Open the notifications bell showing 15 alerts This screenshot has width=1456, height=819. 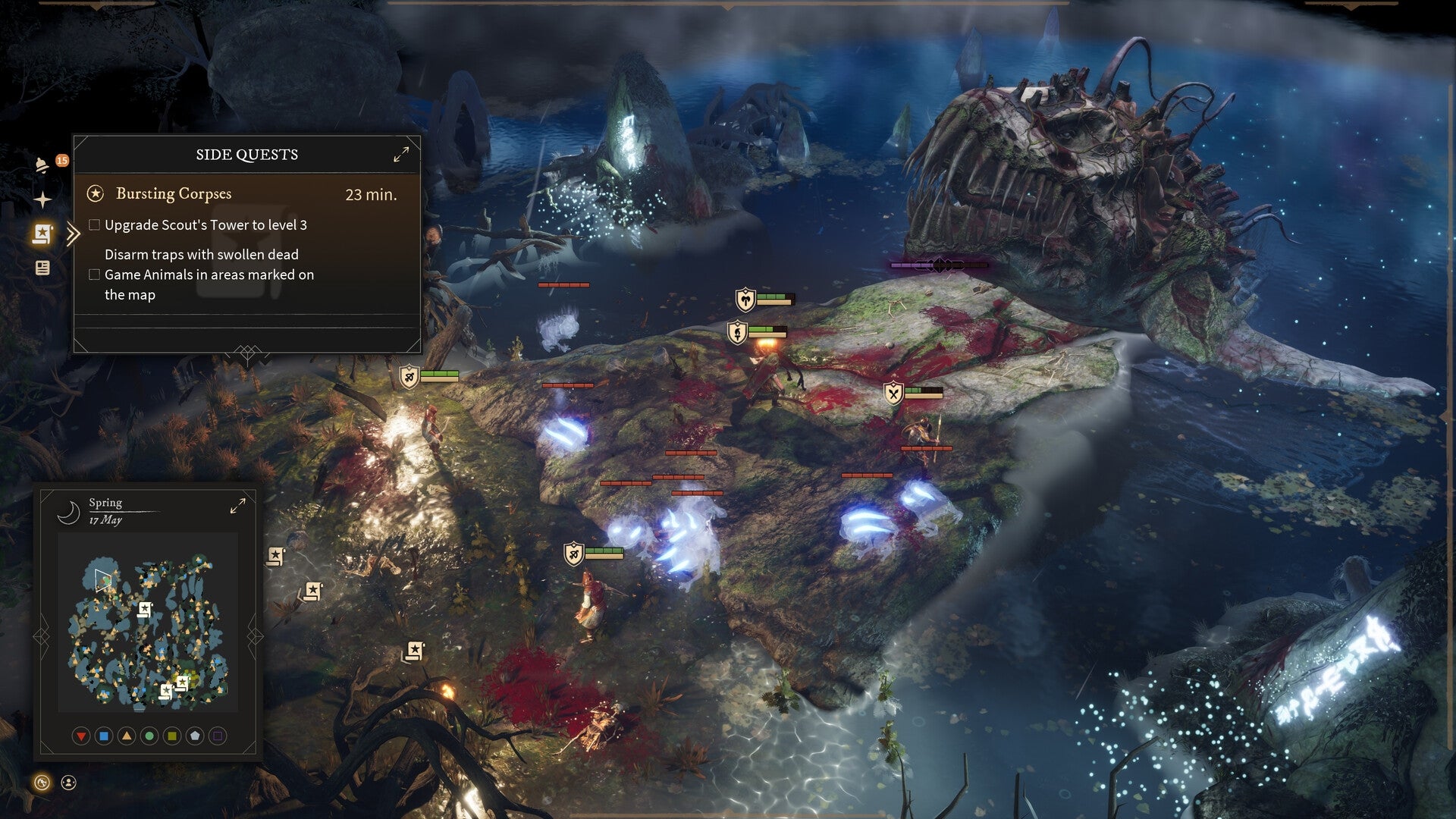[x=42, y=165]
